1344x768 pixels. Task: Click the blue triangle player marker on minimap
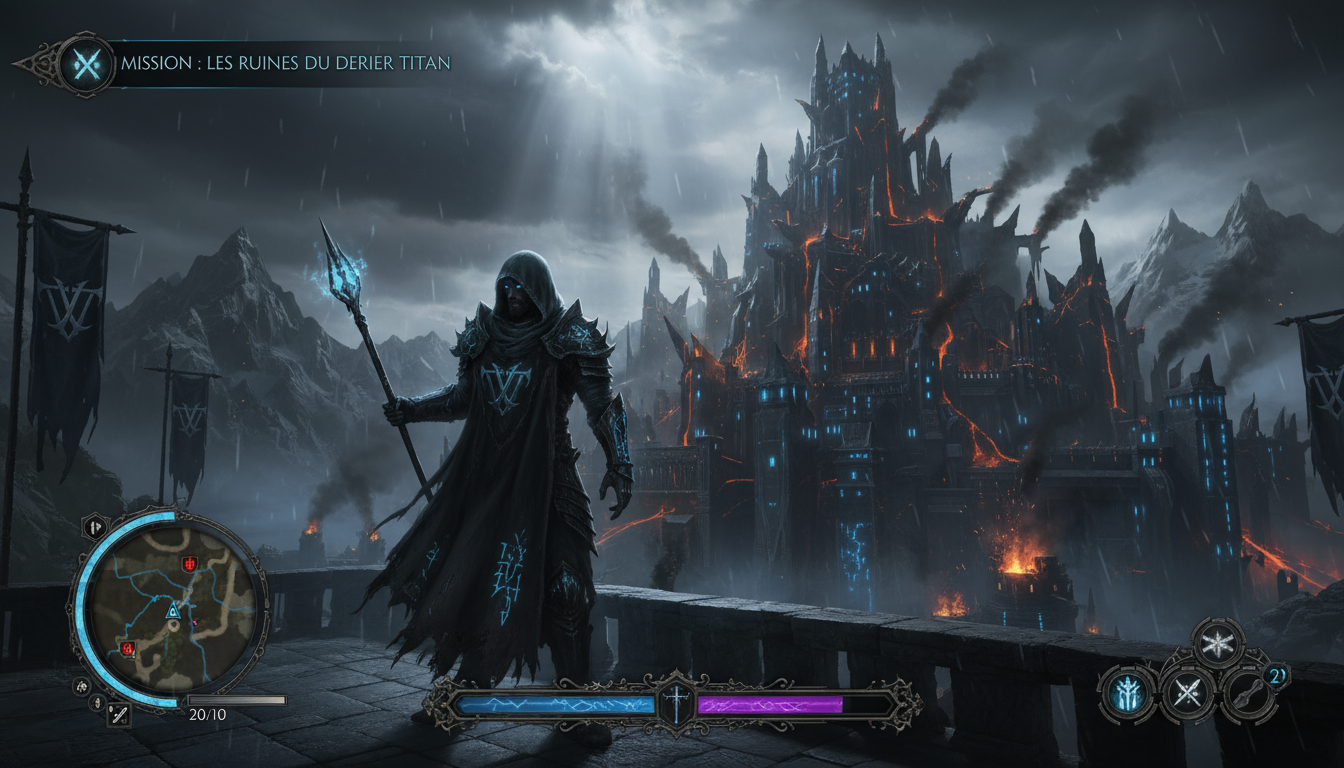(172, 609)
